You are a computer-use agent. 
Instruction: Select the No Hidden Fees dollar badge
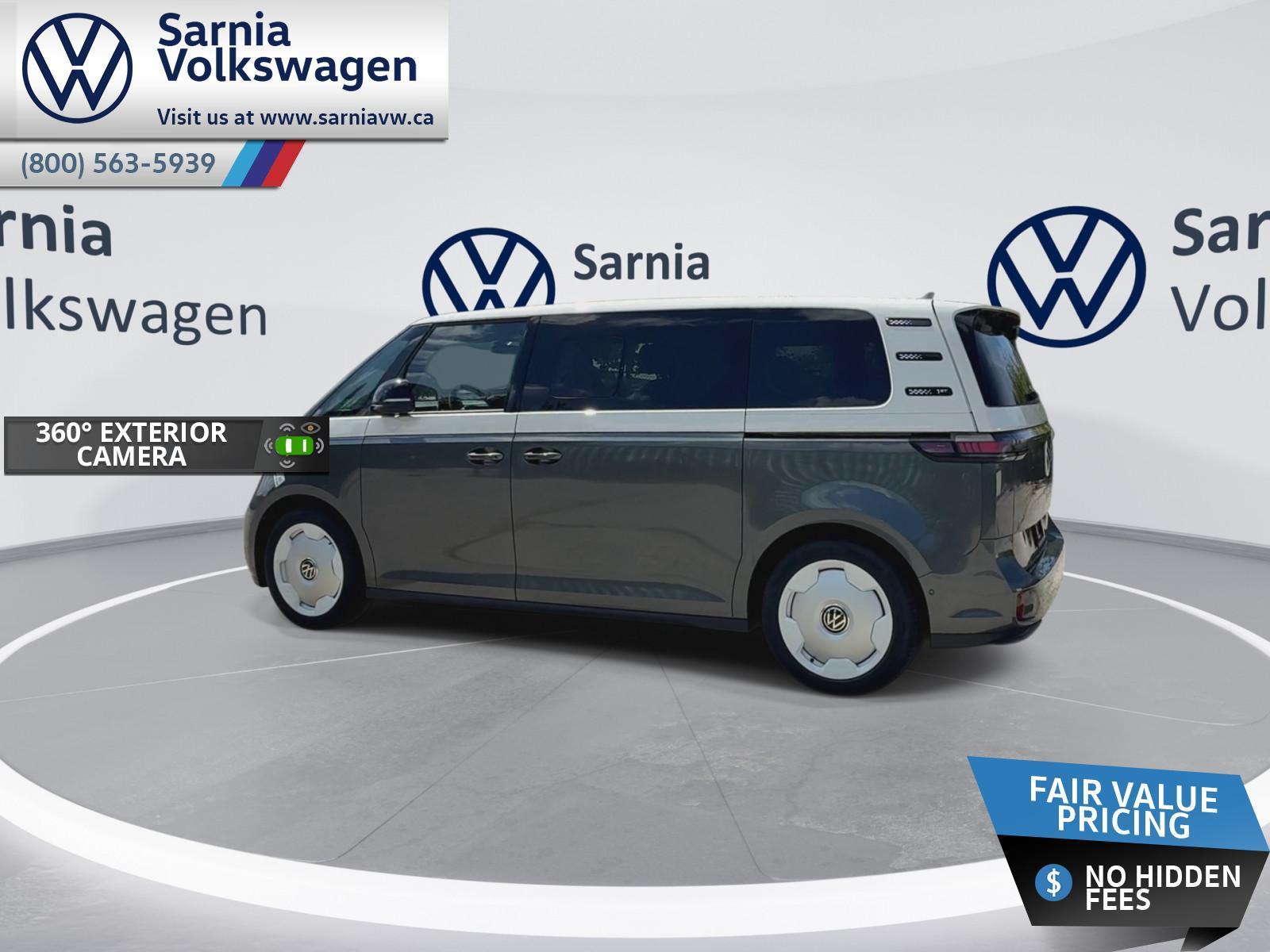(x=1053, y=882)
